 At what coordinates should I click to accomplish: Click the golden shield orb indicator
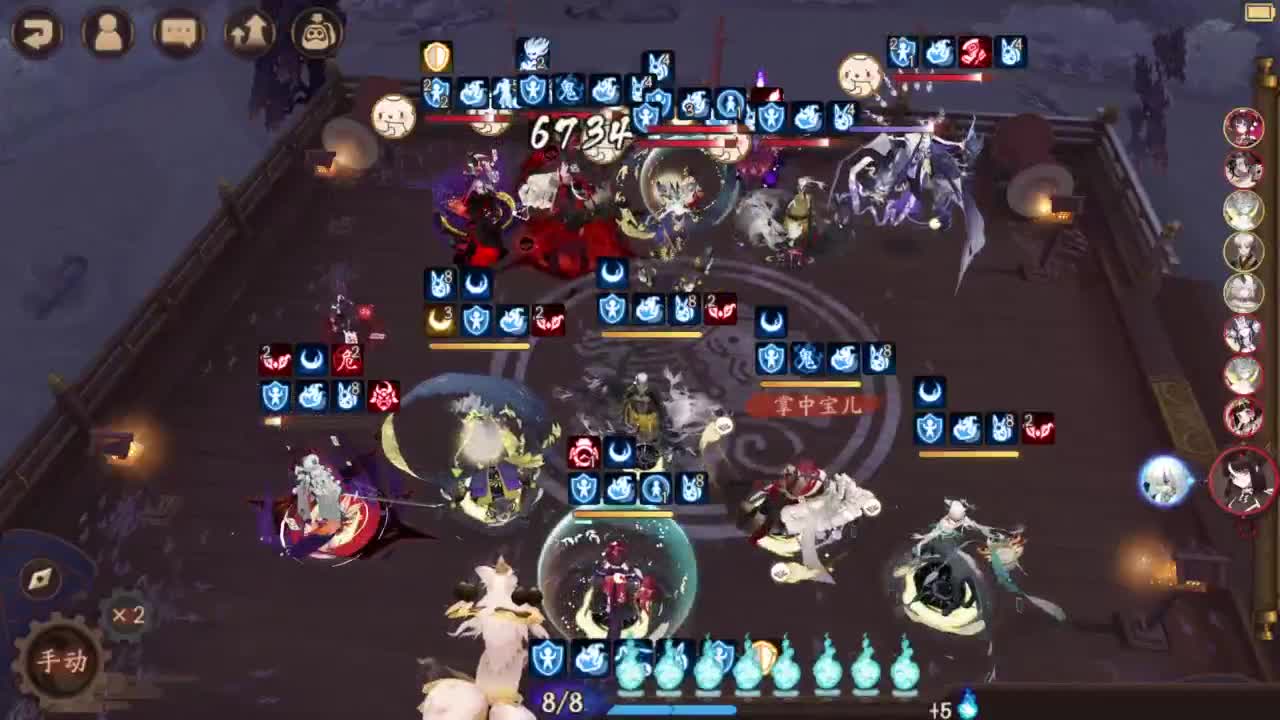pyautogui.click(x=764, y=656)
